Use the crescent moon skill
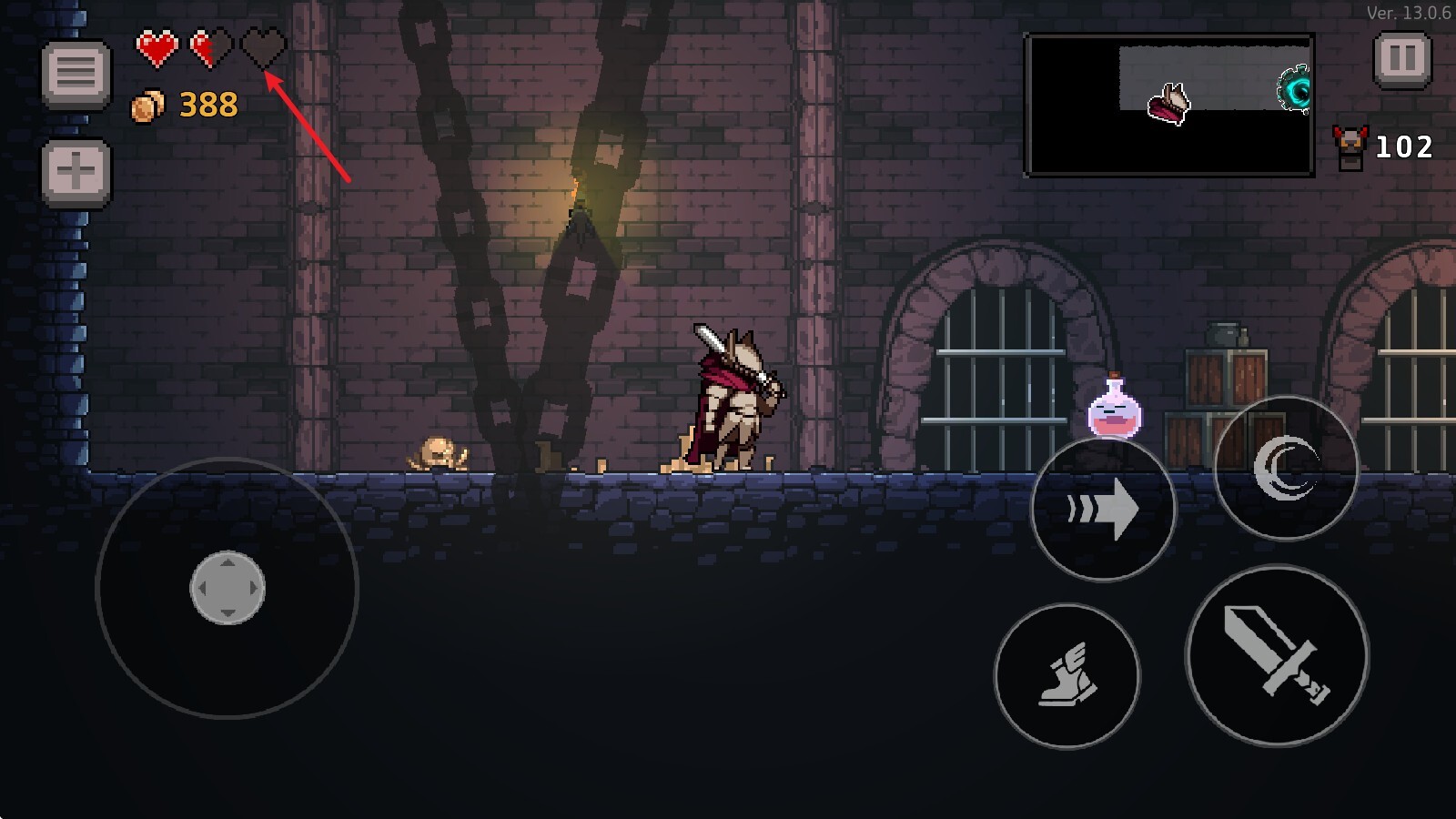 point(1285,468)
